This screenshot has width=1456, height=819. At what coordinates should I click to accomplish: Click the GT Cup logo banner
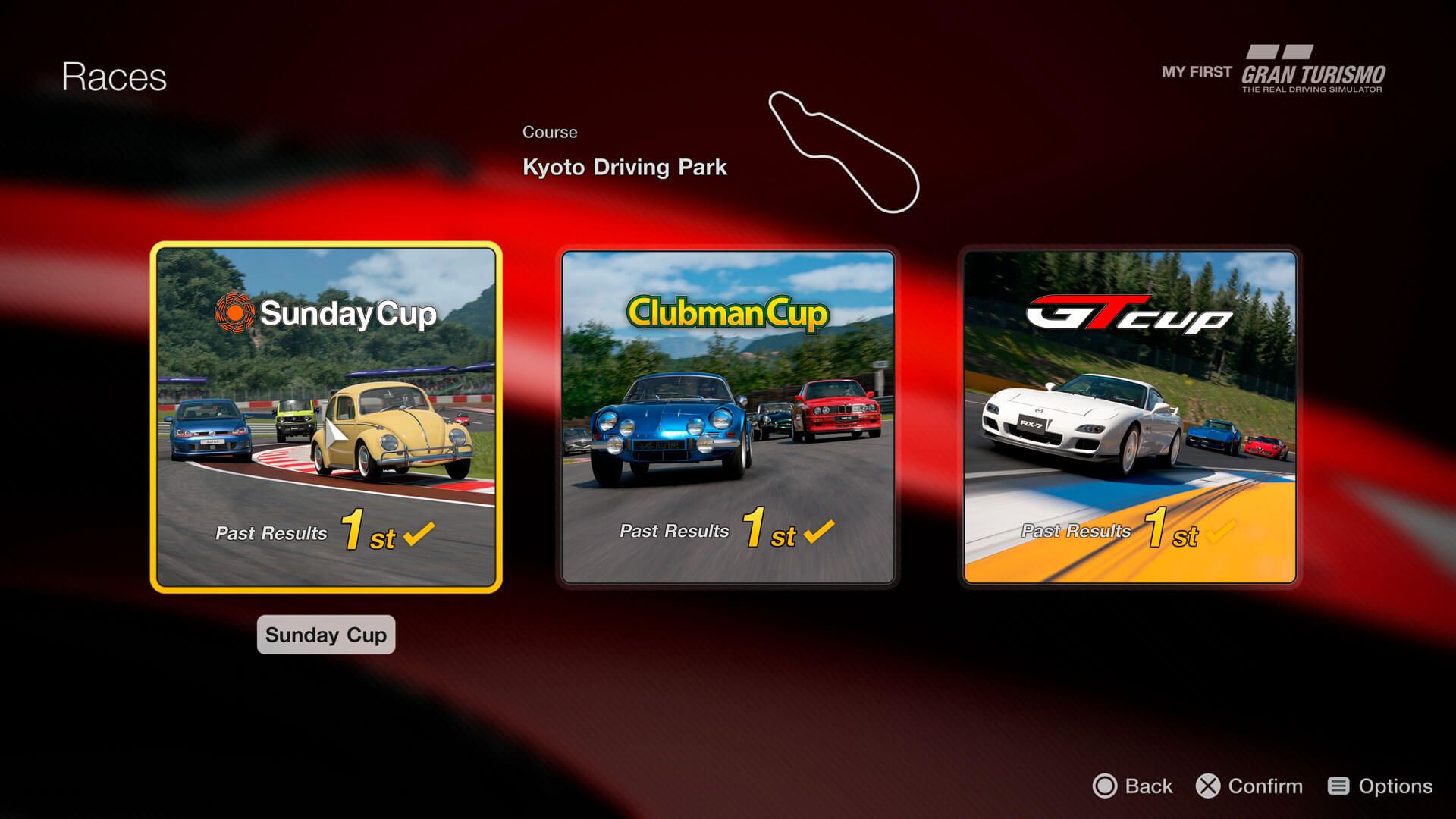1126,315
